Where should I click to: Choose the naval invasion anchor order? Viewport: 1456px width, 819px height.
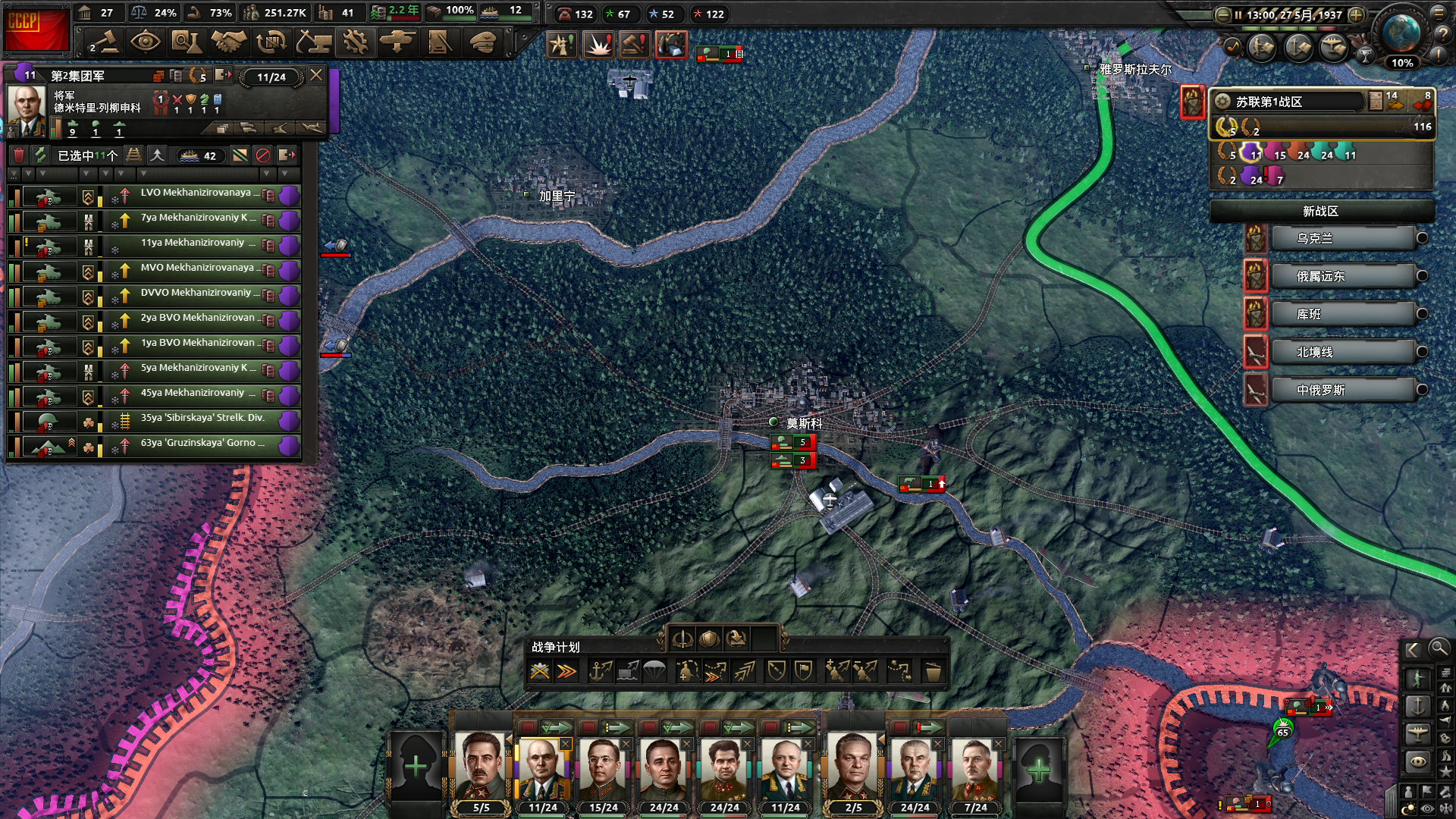point(601,671)
